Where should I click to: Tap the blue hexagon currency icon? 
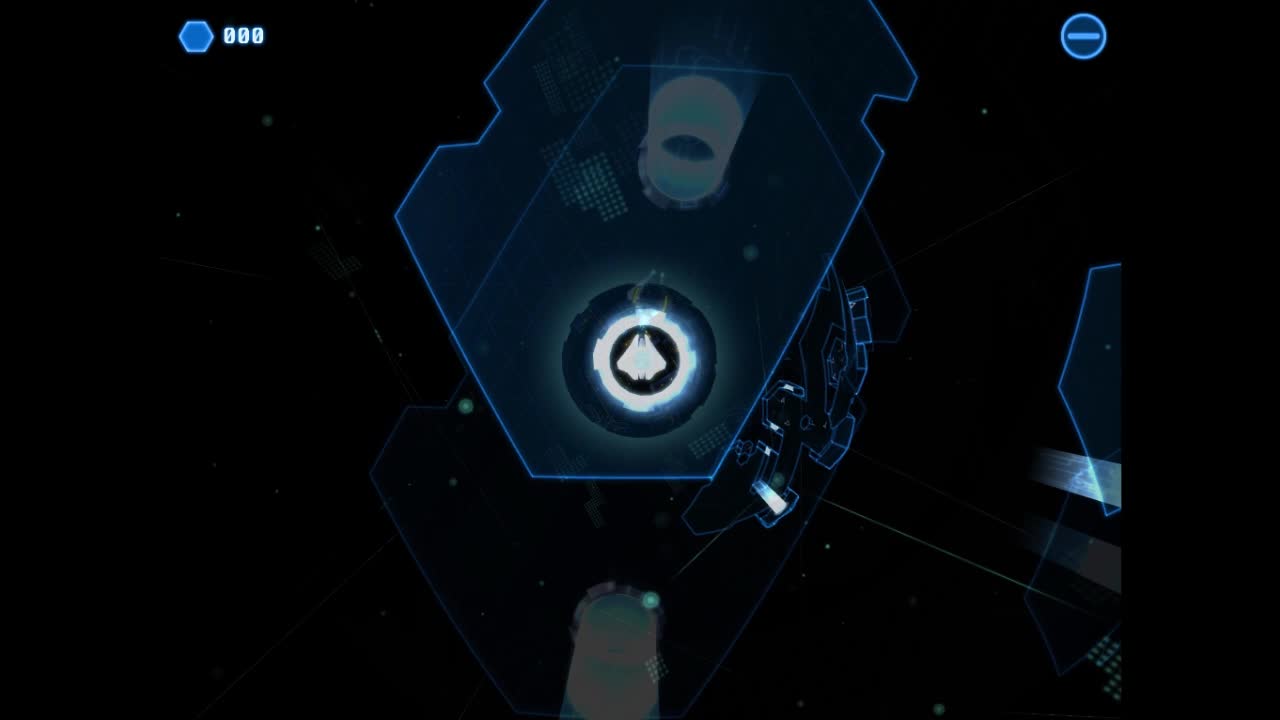pyautogui.click(x=196, y=36)
